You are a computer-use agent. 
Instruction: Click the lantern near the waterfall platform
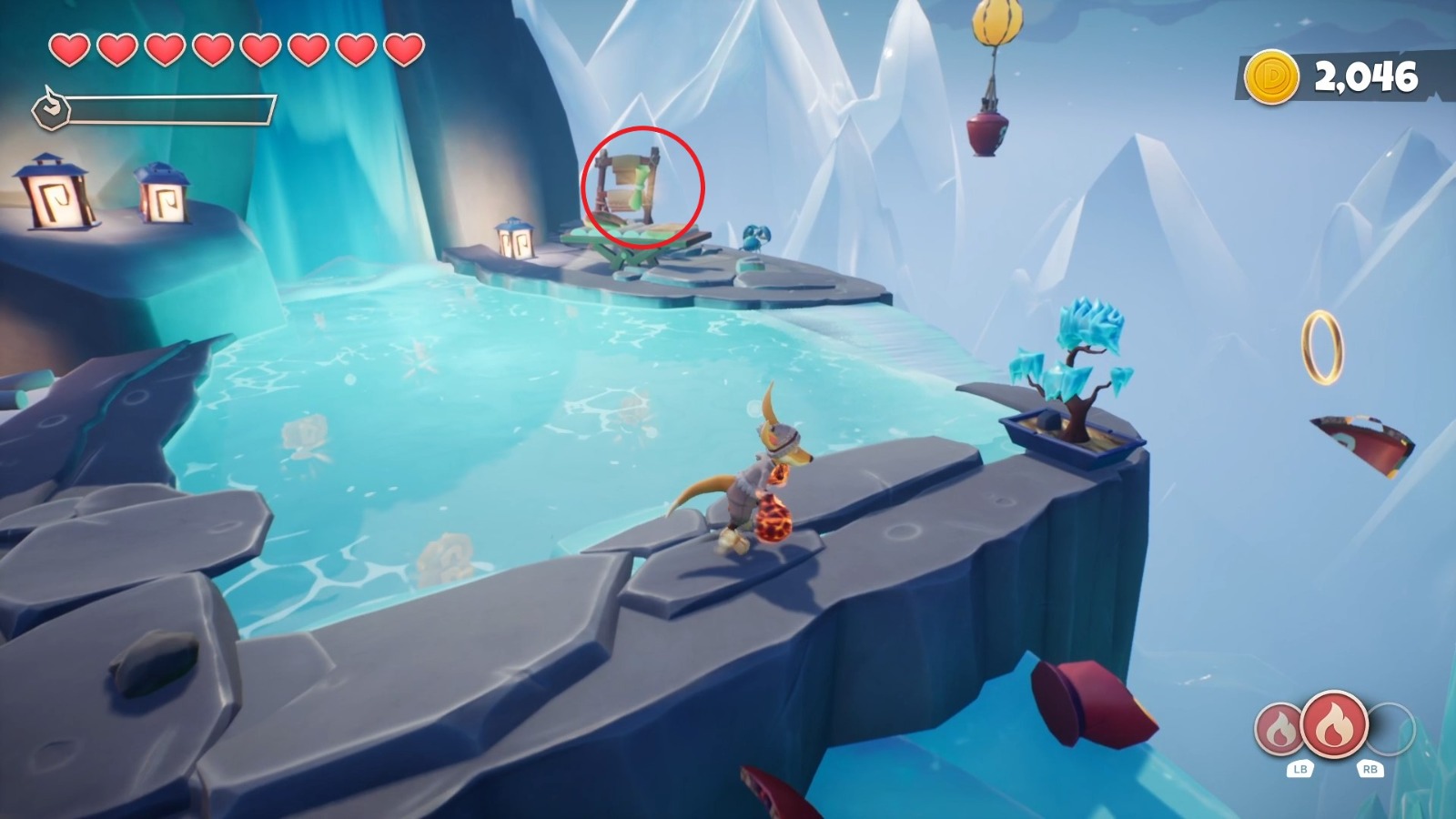[x=516, y=238]
